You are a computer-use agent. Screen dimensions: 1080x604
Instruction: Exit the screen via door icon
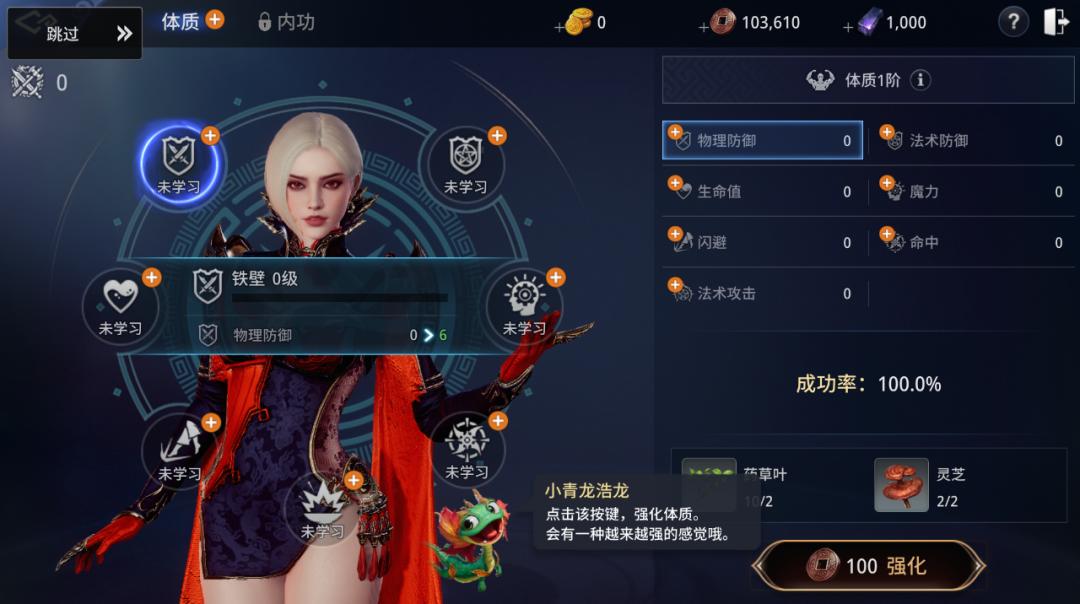tap(1056, 22)
